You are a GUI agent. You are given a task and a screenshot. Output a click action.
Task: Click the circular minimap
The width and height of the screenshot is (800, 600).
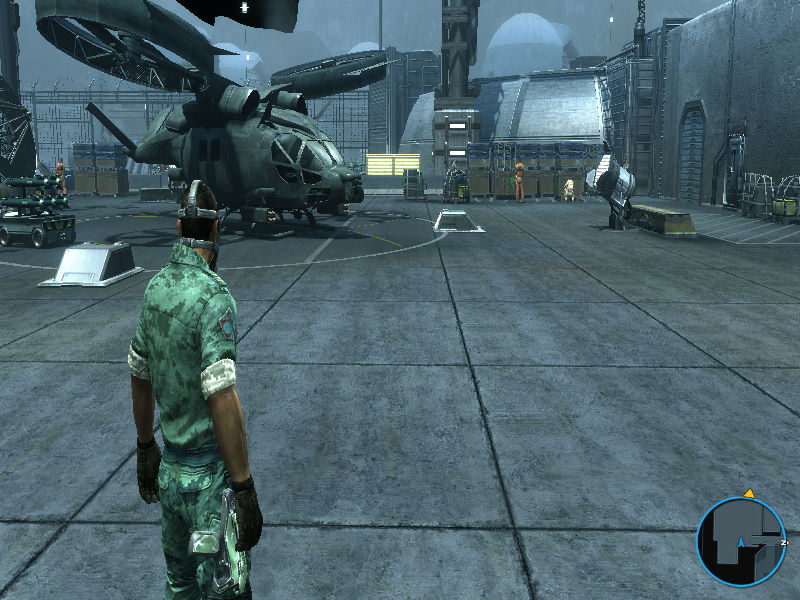[x=741, y=541]
